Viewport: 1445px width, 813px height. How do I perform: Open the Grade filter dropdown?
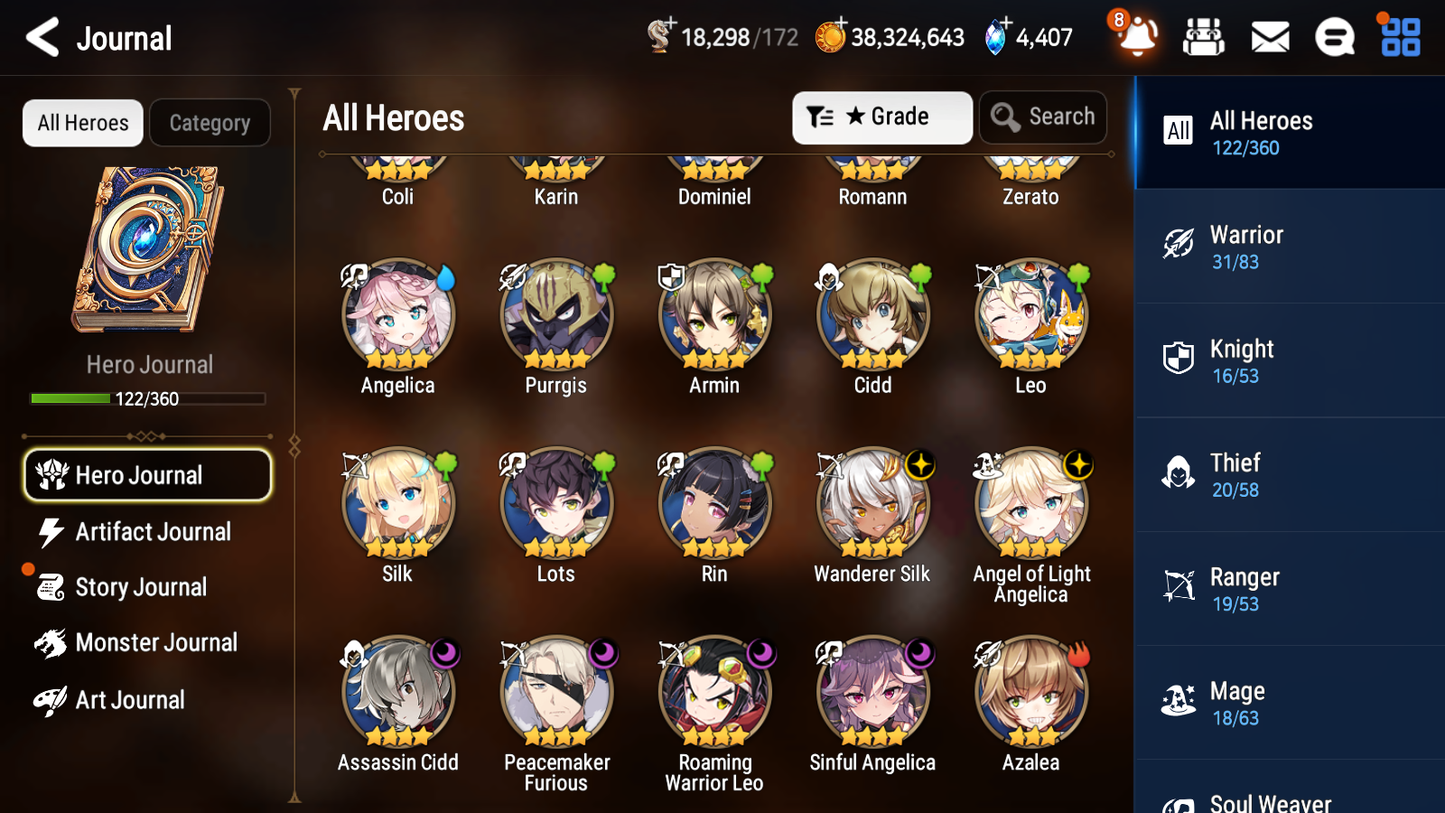pos(881,117)
